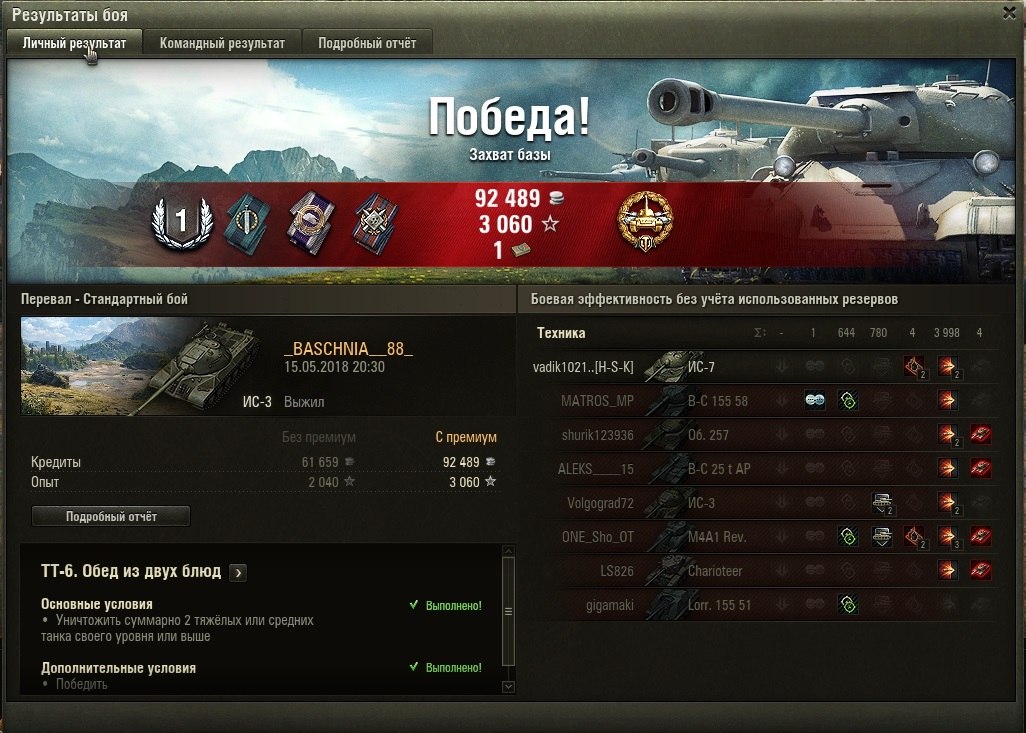Select the Личный результат tab
The image size is (1026, 733).
[x=74, y=43]
